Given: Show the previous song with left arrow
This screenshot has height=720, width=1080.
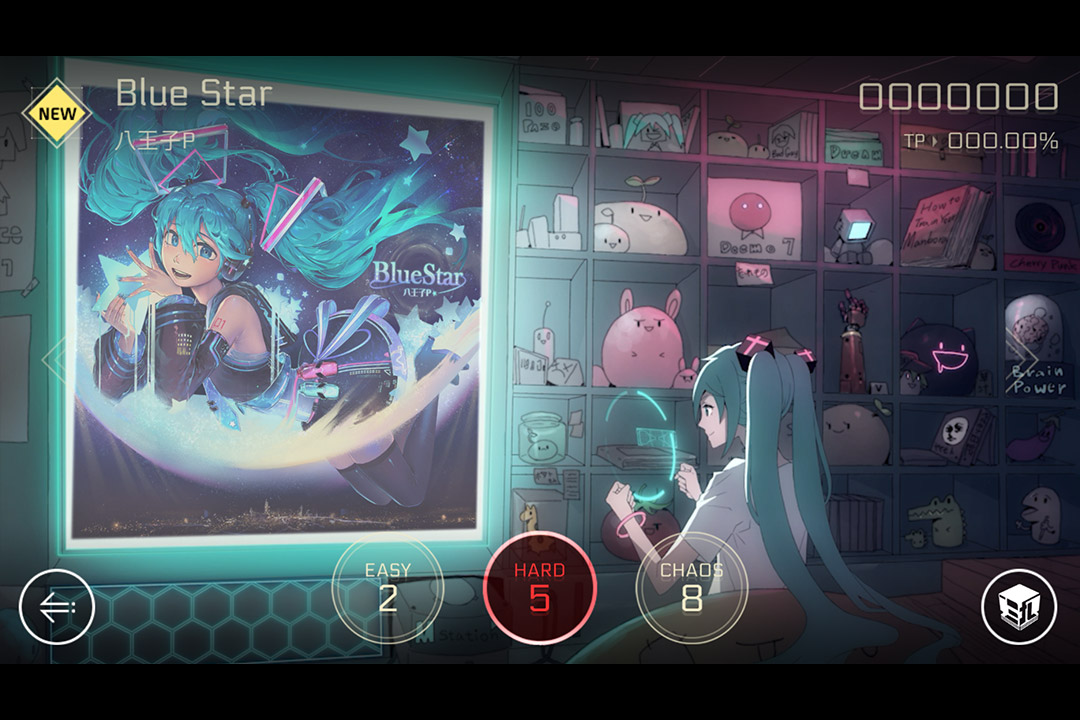Looking at the screenshot, I should pos(53,356).
